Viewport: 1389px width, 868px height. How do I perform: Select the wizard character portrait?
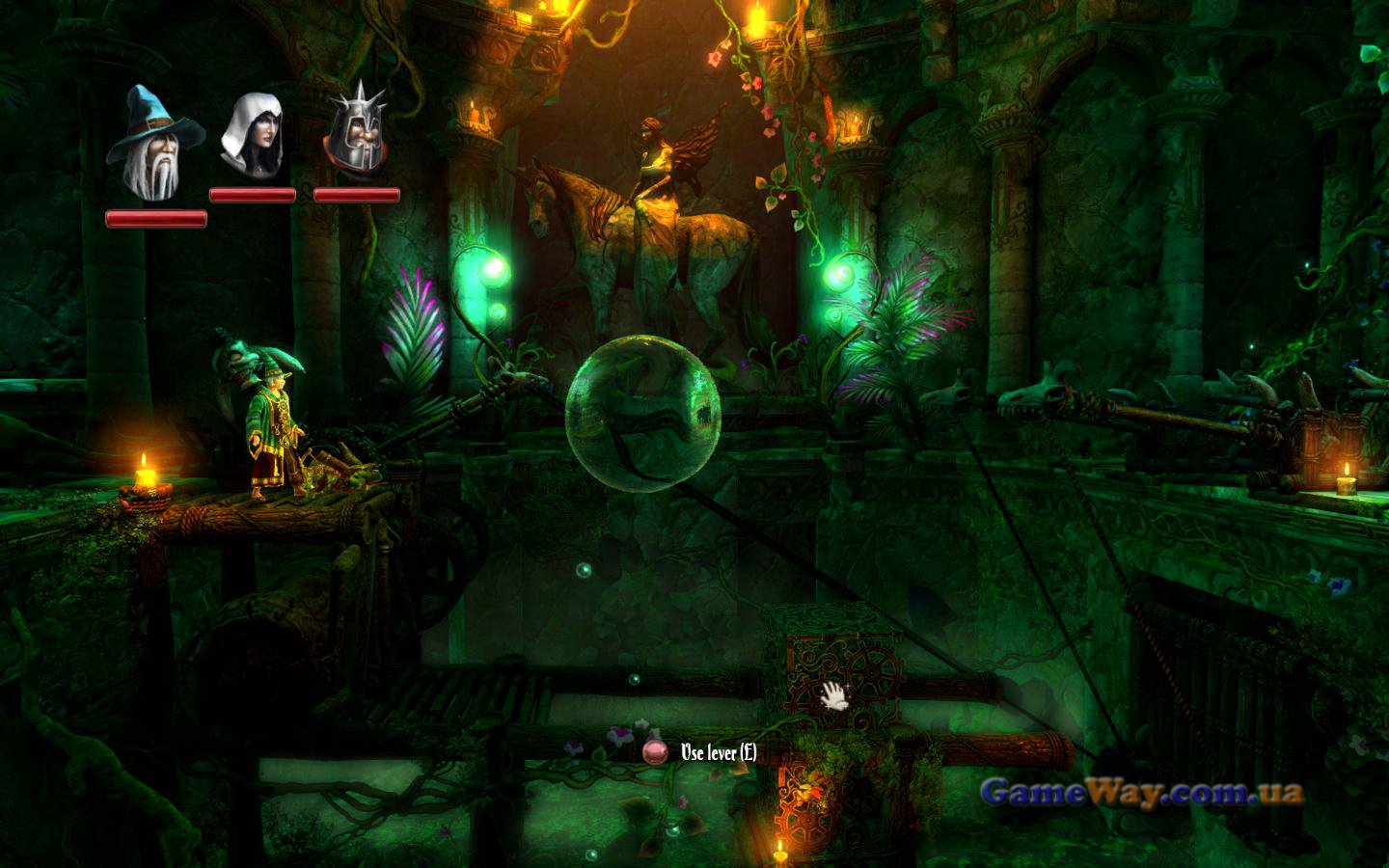click(154, 143)
